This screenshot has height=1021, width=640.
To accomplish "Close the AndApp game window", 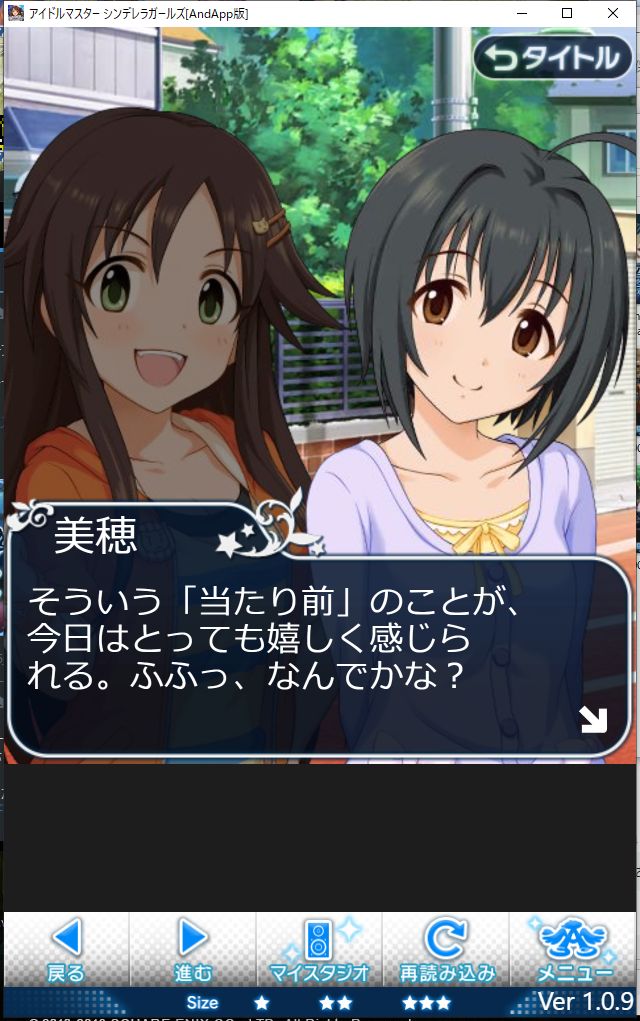I will (x=612, y=13).
